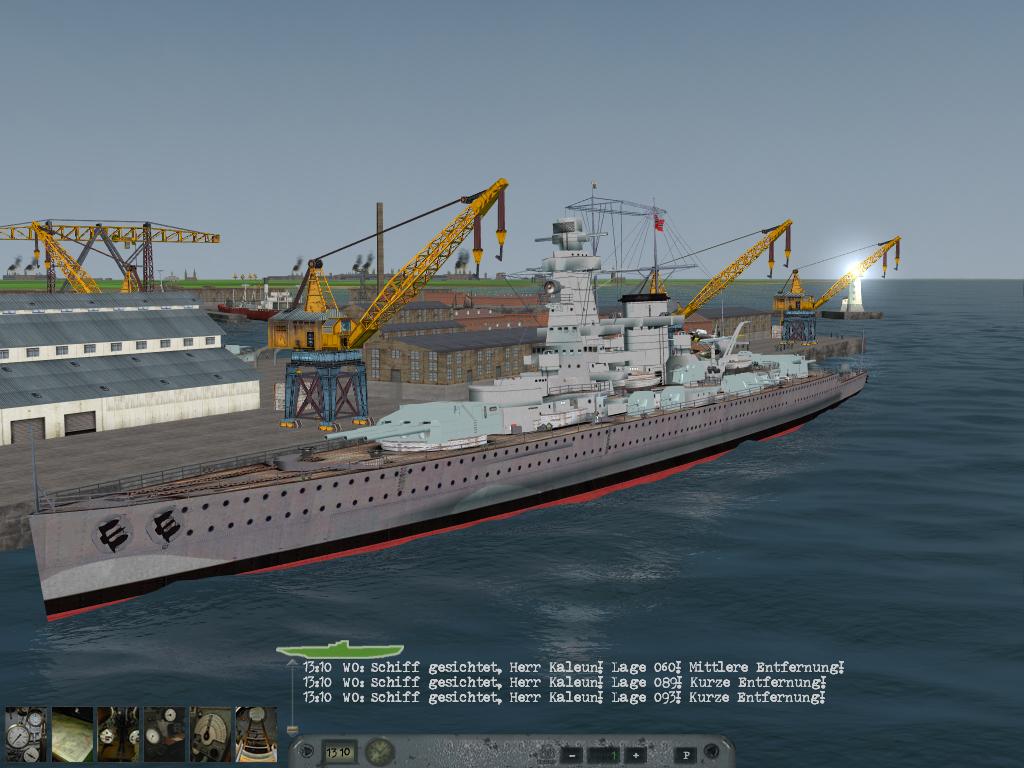
Task: Click the round clock icon
Action: click(379, 752)
